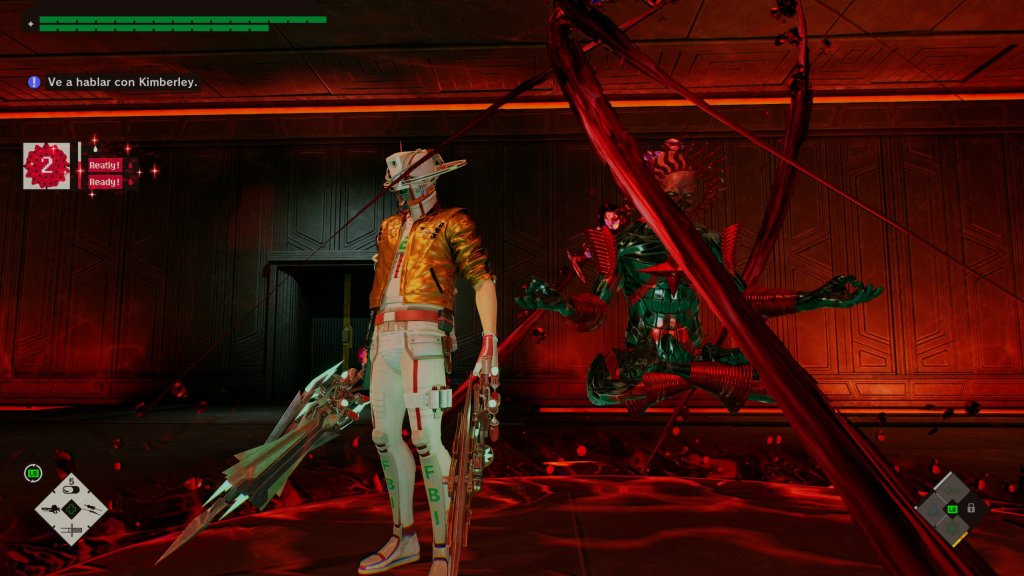Pick the sword slot in the weapon diamond
Viewport: 1024px width, 576px height.
pos(71,528)
